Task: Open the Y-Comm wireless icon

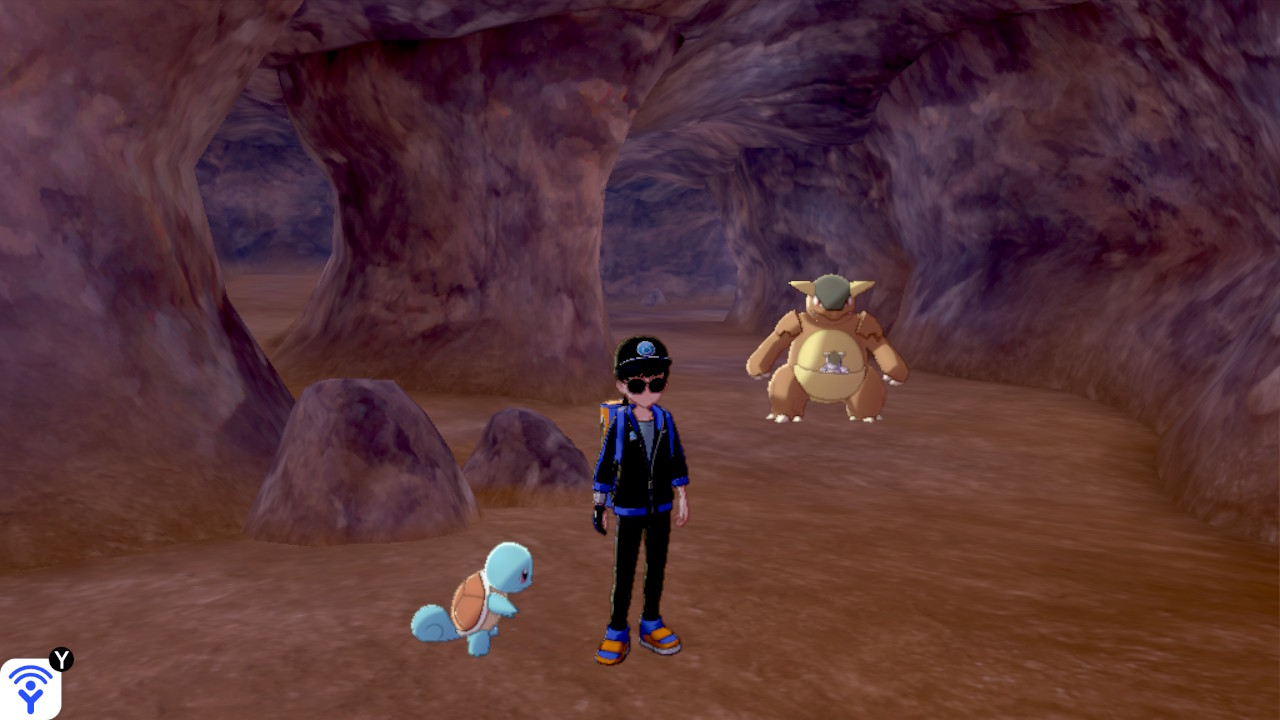Action: 31,688
